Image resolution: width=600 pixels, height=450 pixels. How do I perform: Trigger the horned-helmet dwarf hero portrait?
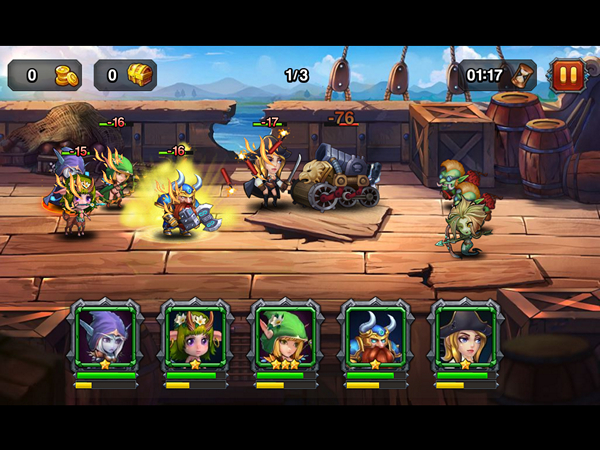tap(375, 337)
